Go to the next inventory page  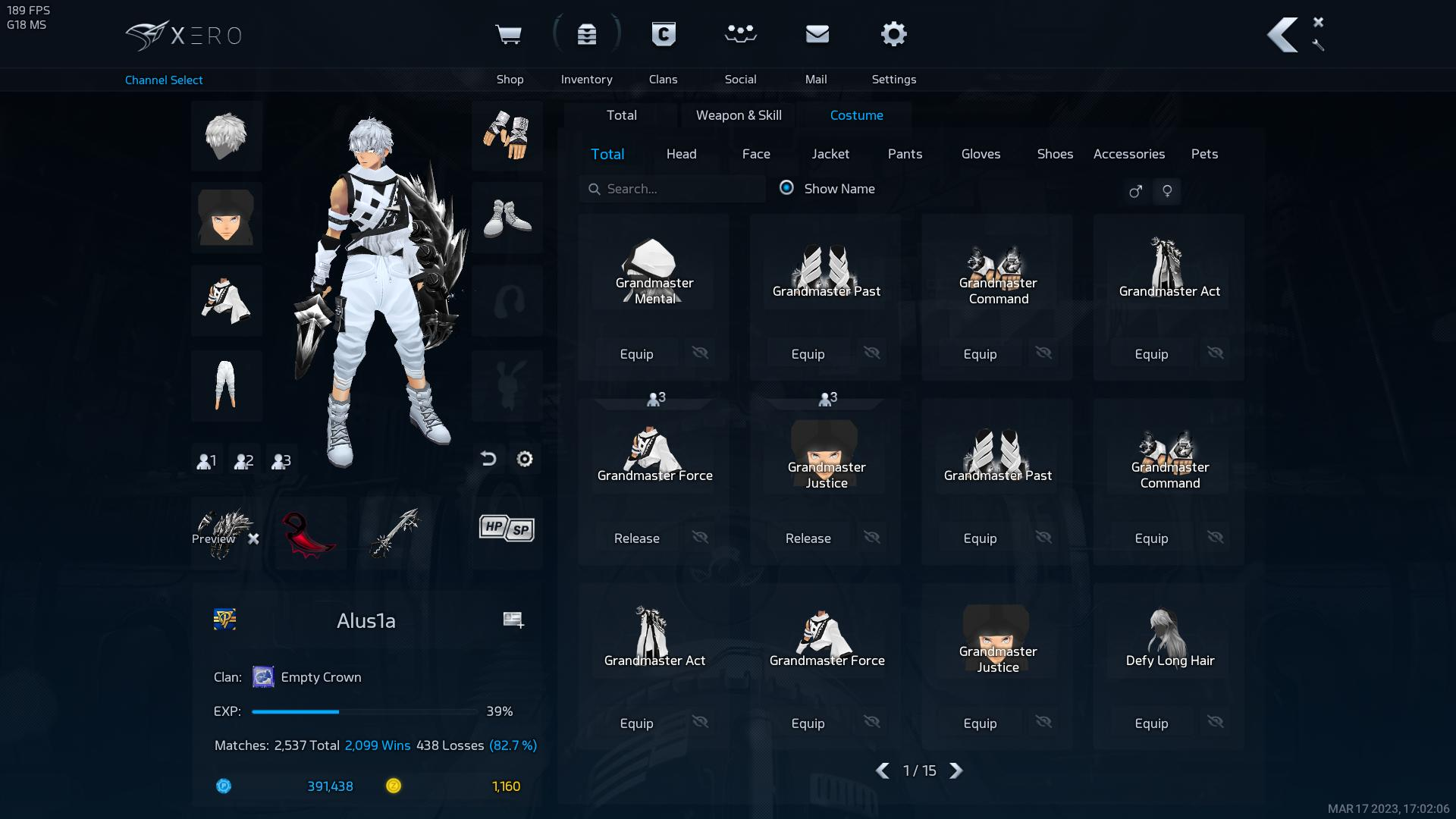pyautogui.click(x=956, y=770)
